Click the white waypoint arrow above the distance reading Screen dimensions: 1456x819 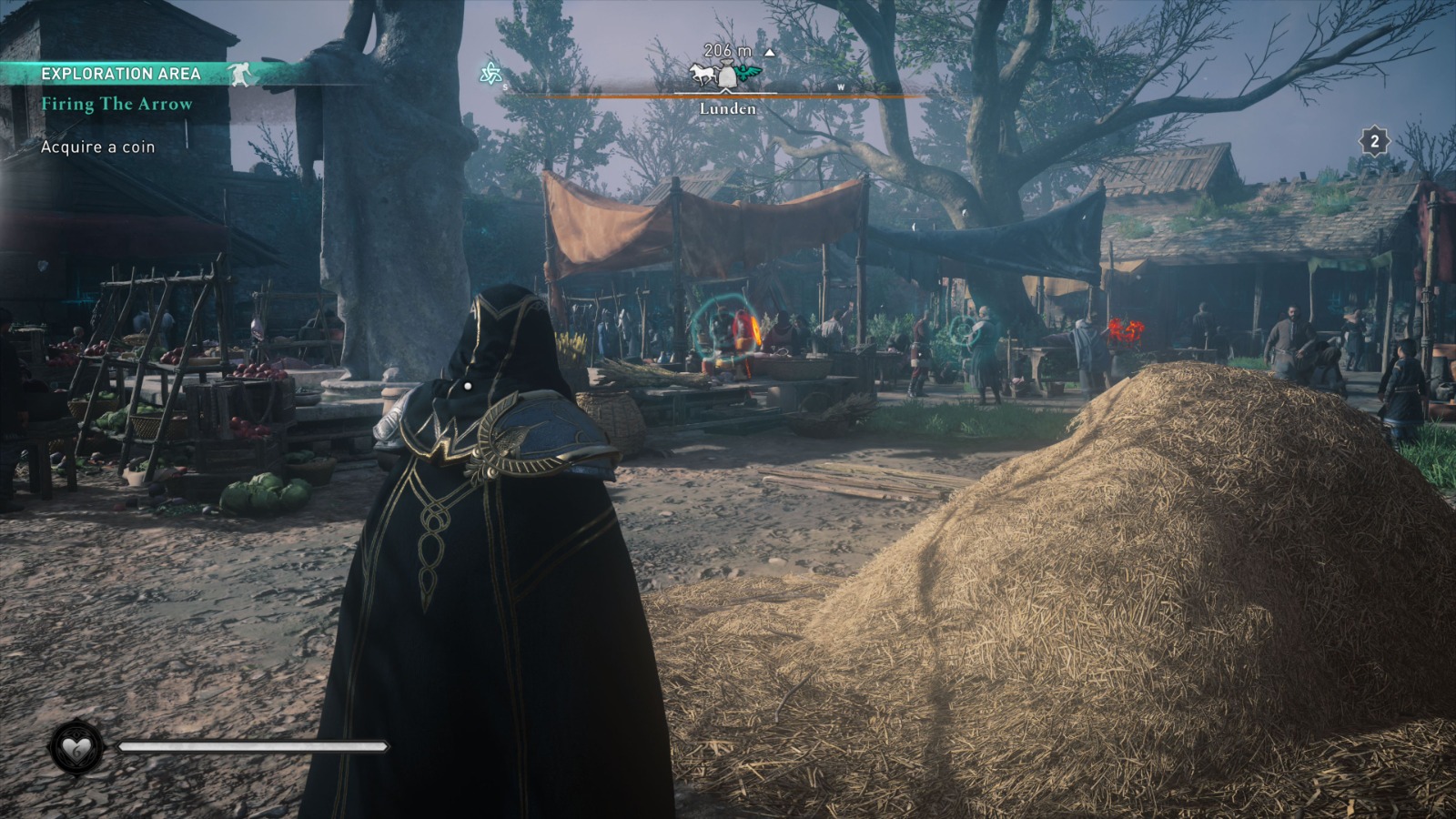772,52
